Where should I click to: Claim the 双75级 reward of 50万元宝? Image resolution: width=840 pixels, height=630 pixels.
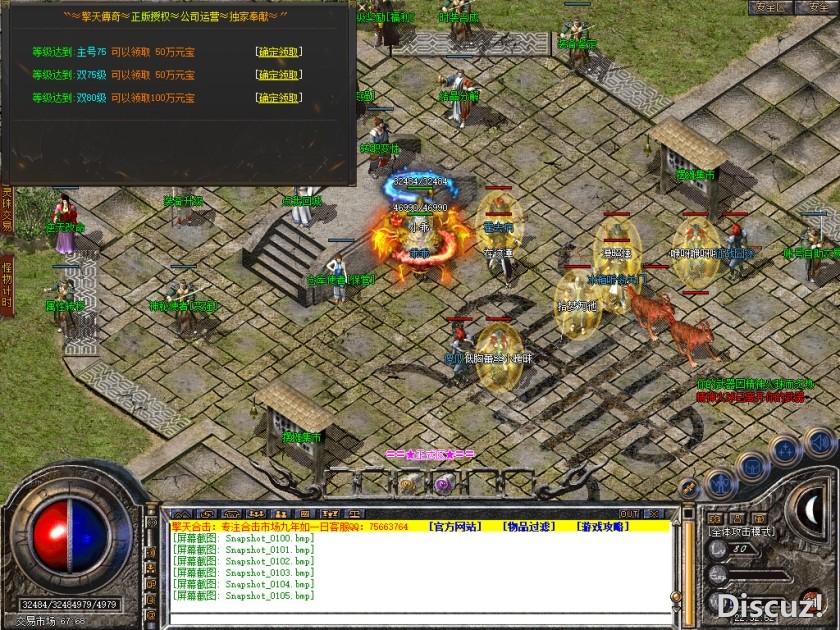[279, 75]
